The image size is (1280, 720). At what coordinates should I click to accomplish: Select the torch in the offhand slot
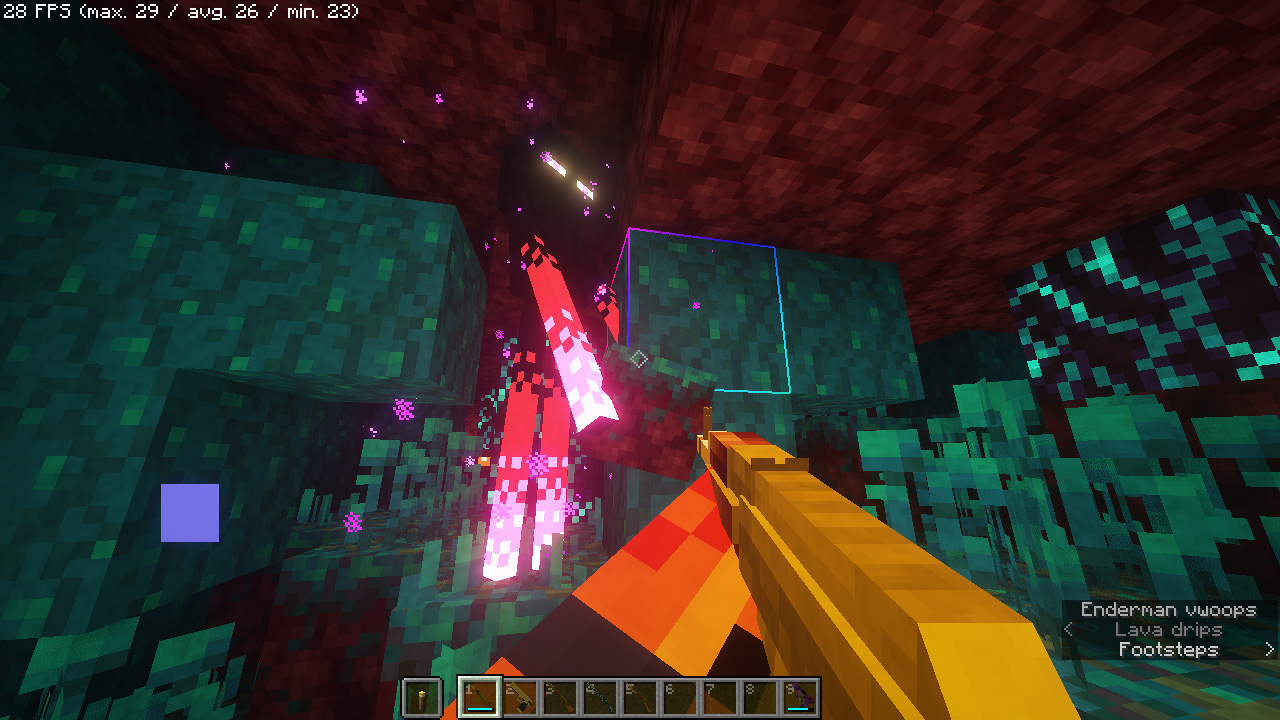421,697
